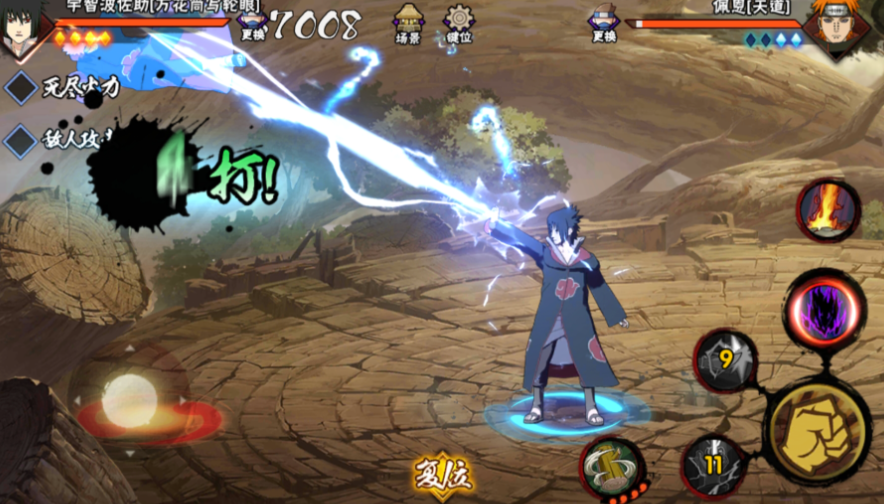The height and width of the screenshot is (504, 884).
Task: Toggle the 无尽体力 option
Action: click(x=21, y=87)
